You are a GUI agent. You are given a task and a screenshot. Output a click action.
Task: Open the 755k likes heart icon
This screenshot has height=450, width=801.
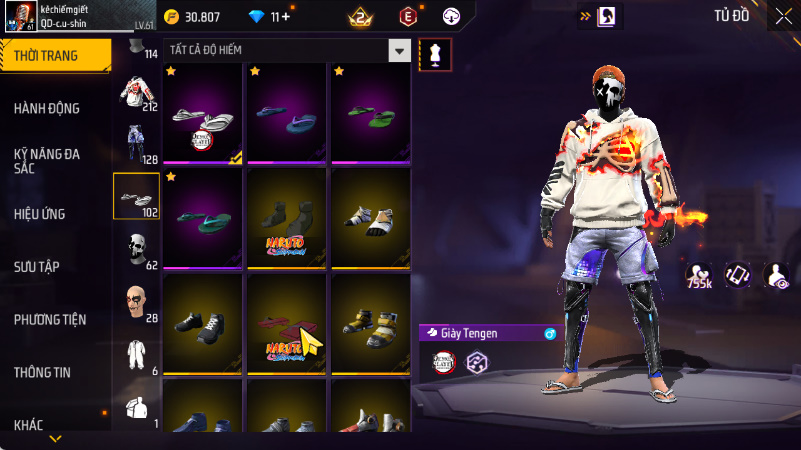tap(700, 275)
